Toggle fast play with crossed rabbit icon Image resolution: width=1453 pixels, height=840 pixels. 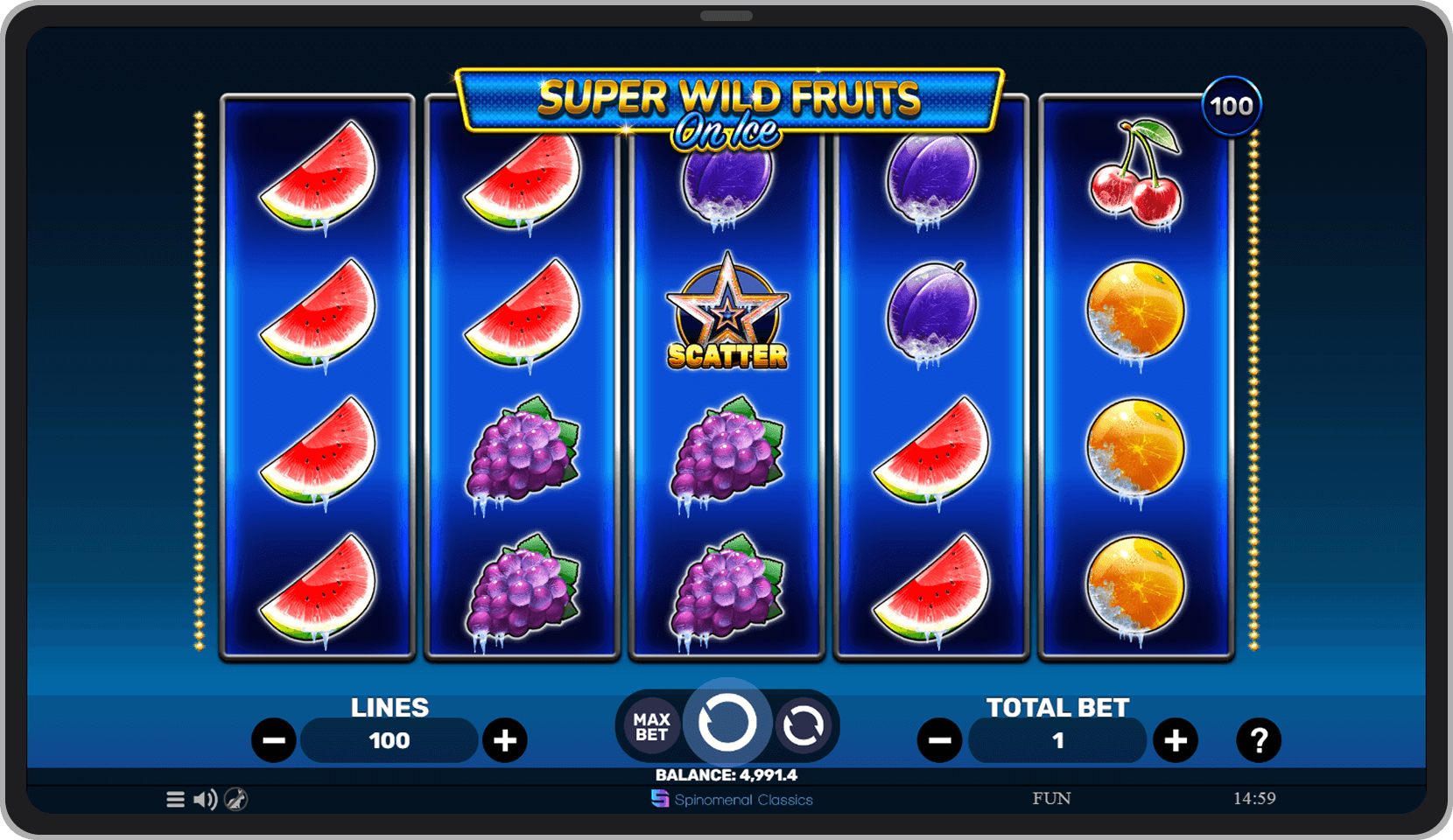coord(235,799)
